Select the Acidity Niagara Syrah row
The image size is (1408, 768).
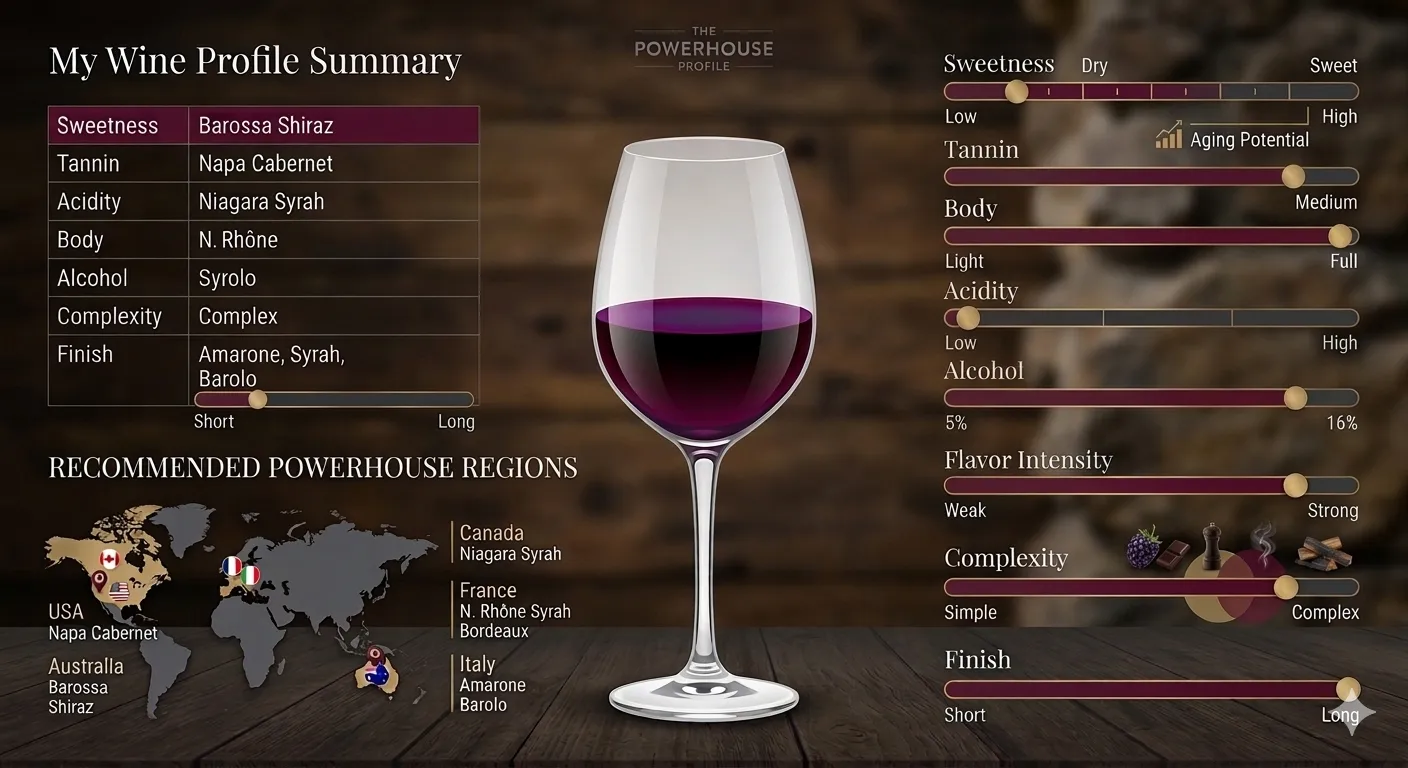click(x=263, y=202)
